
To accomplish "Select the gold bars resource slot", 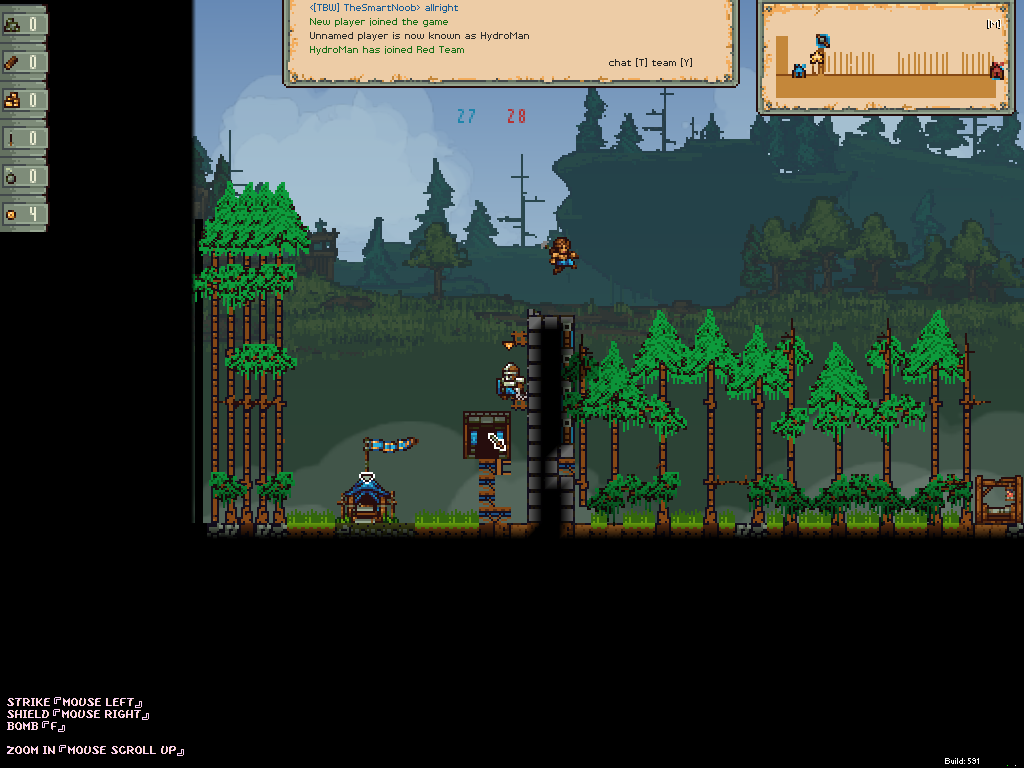I will click(x=24, y=100).
